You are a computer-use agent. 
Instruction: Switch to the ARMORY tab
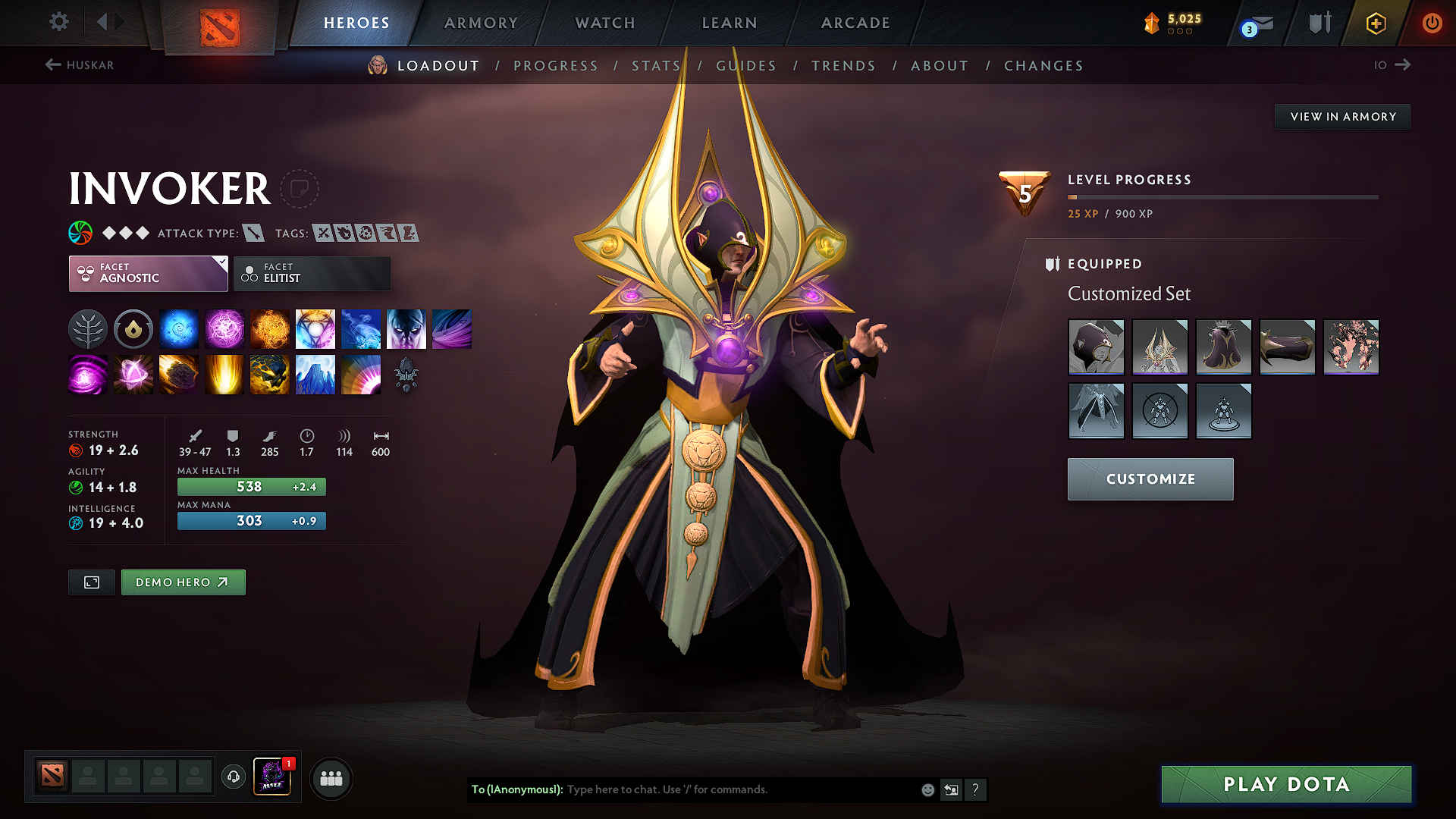point(480,23)
